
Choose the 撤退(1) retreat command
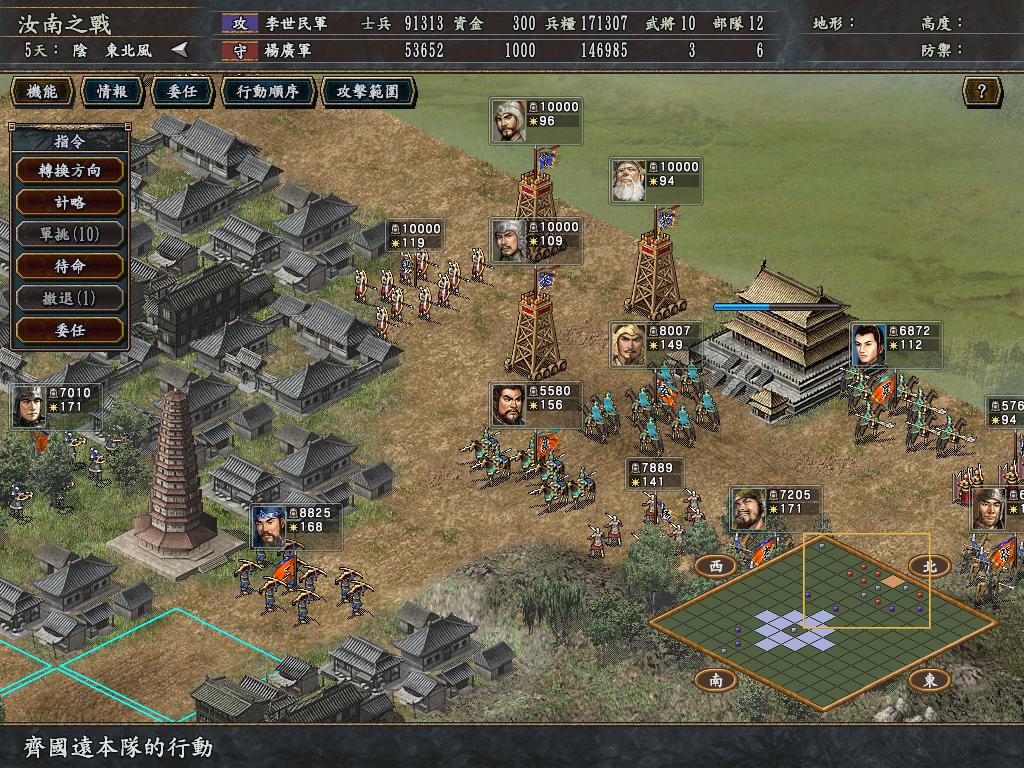coord(70,298)
